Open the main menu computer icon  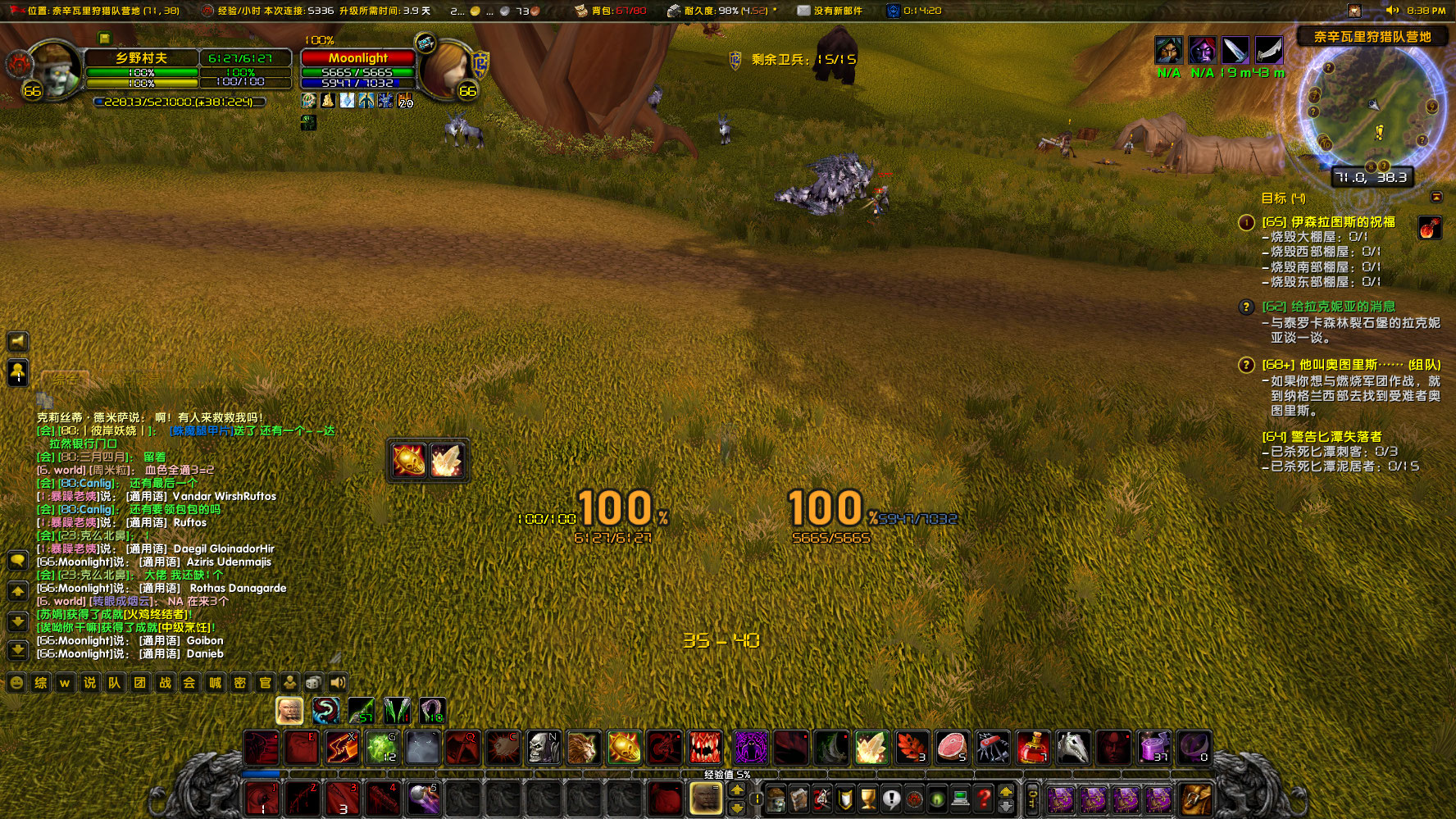coord(959,799)
